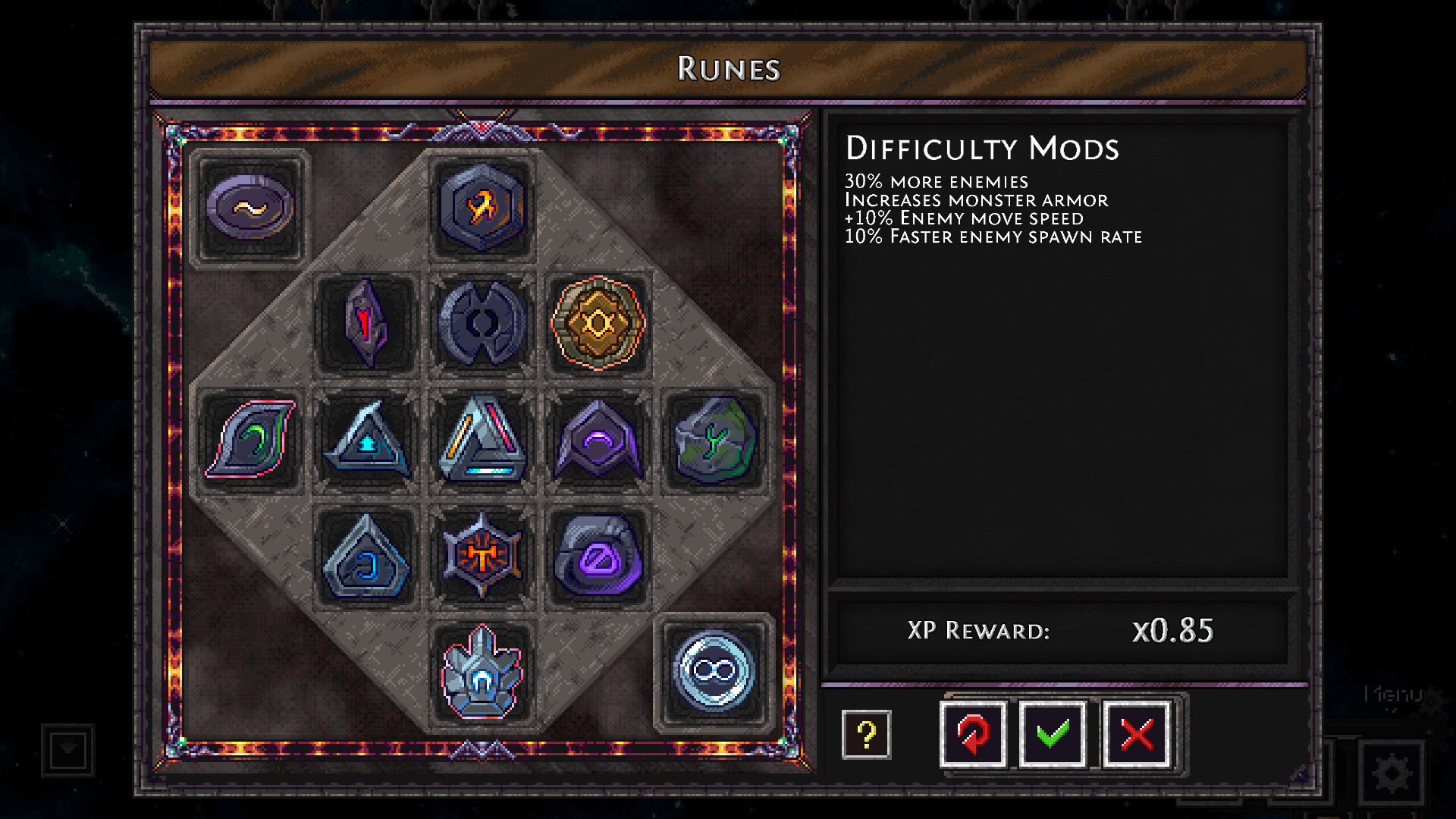Viewport: 1456px width, 819px height.
Task: Select the red crystal shard rune
Action: [366, 325]
